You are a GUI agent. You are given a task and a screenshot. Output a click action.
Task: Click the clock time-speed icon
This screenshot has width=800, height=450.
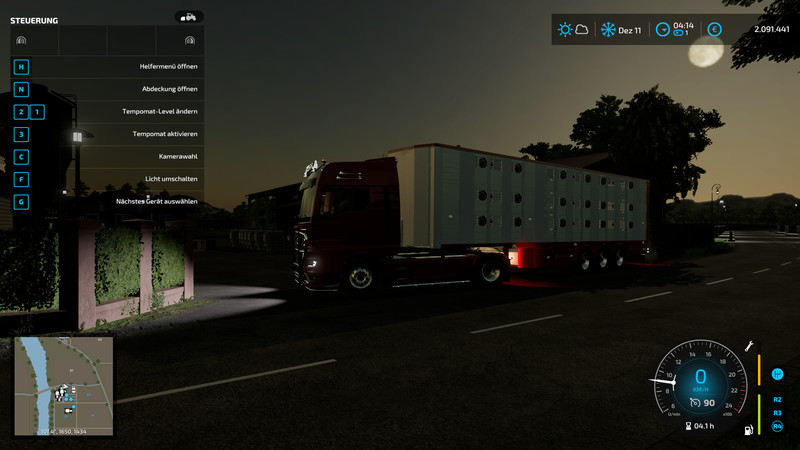coord(662,30)
